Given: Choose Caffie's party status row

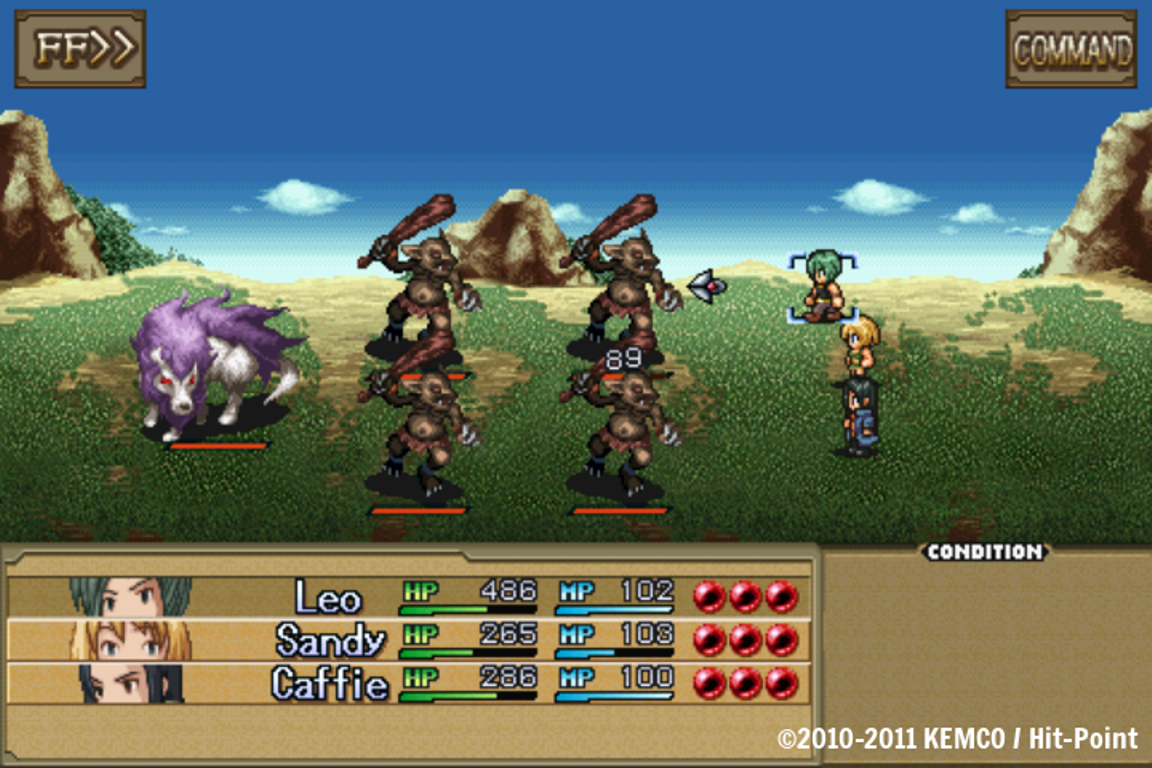Looking at the screenshot, I should click(408, 684).
